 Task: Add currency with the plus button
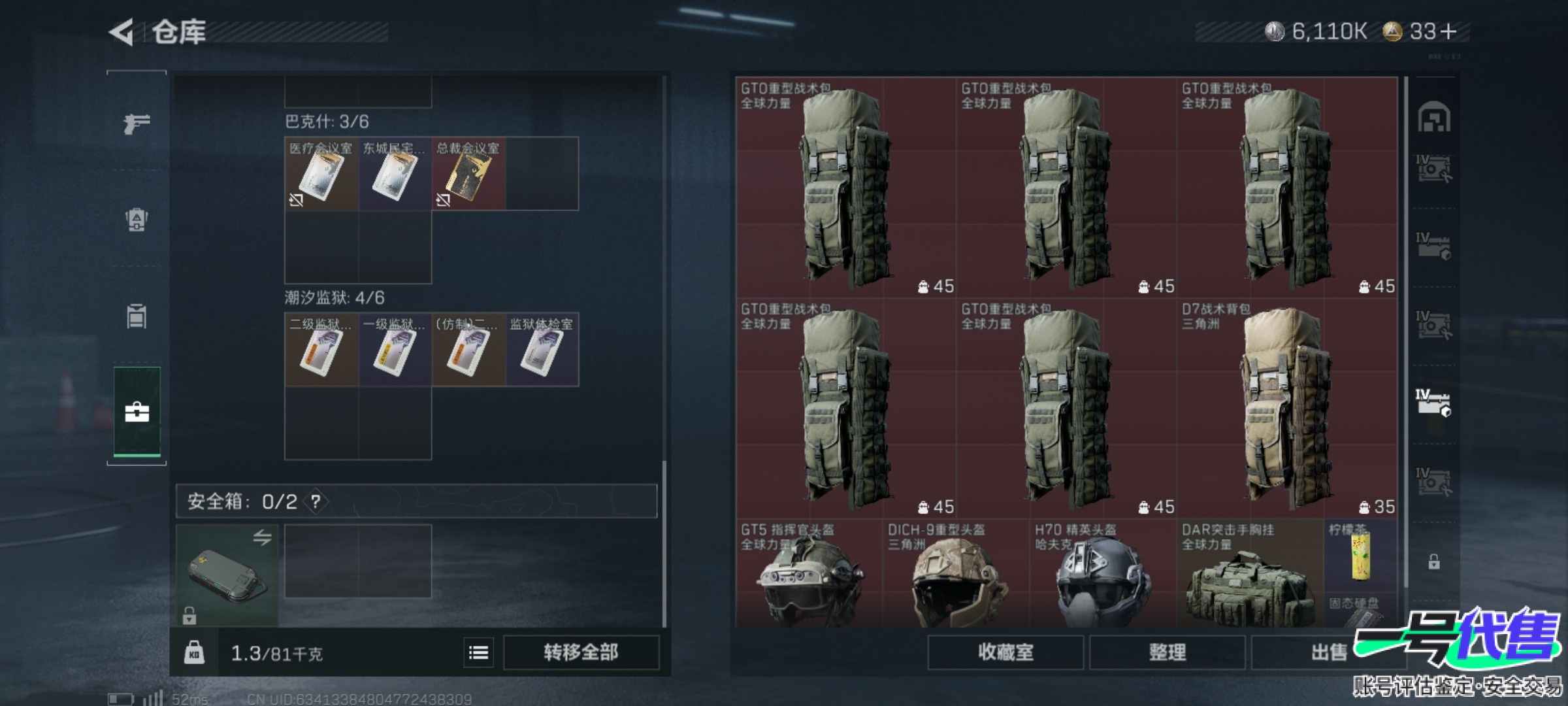click(1448, 31)
